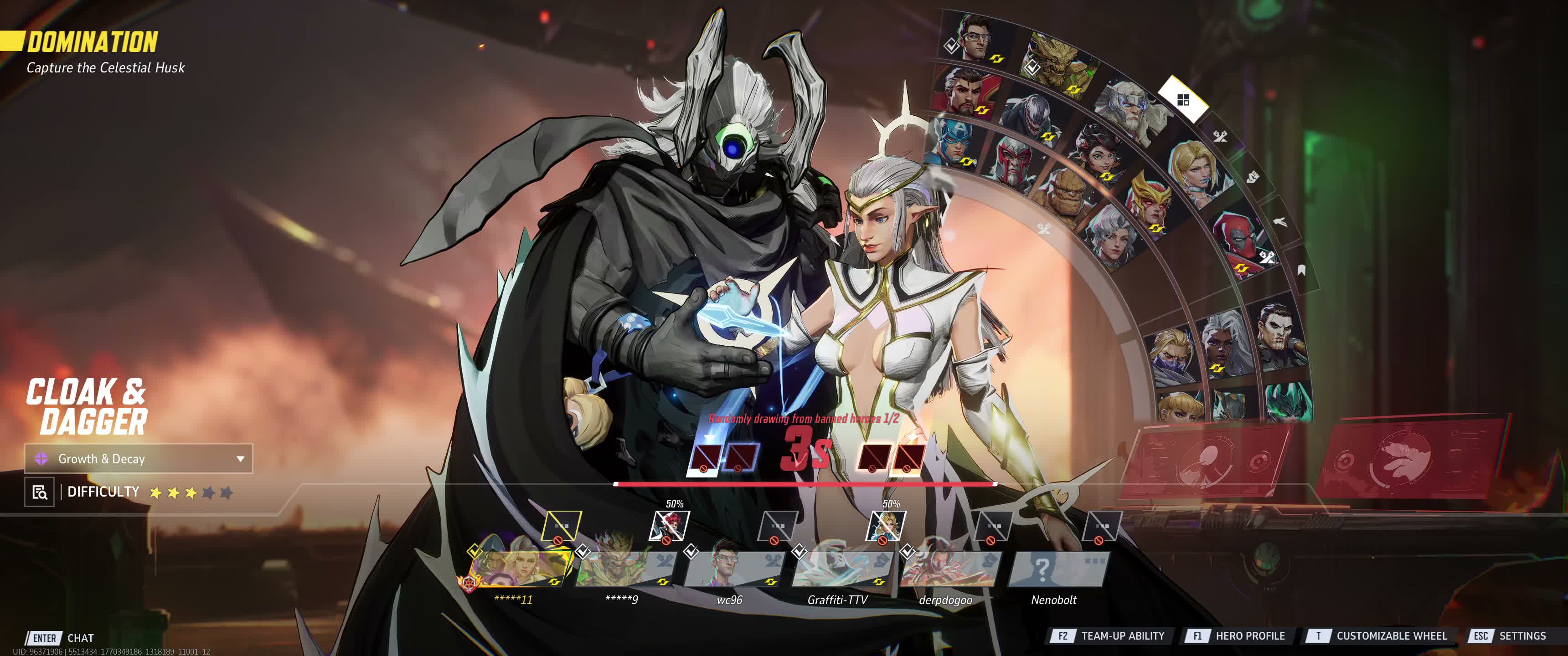Open the Growth & Decay costume dropdown
Screen dimensions: 1568x656
point(138,459)
